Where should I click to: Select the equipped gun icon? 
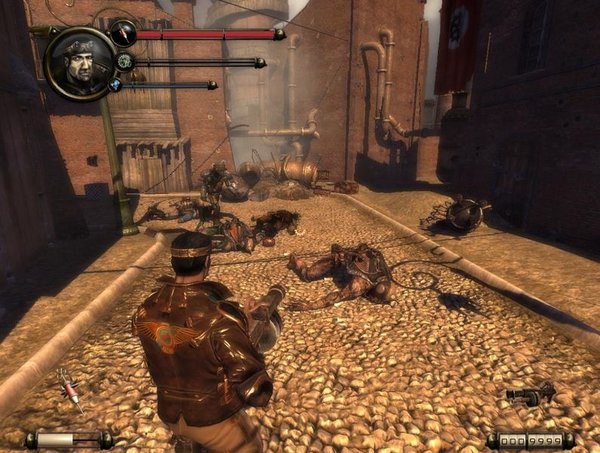point(530,393)
